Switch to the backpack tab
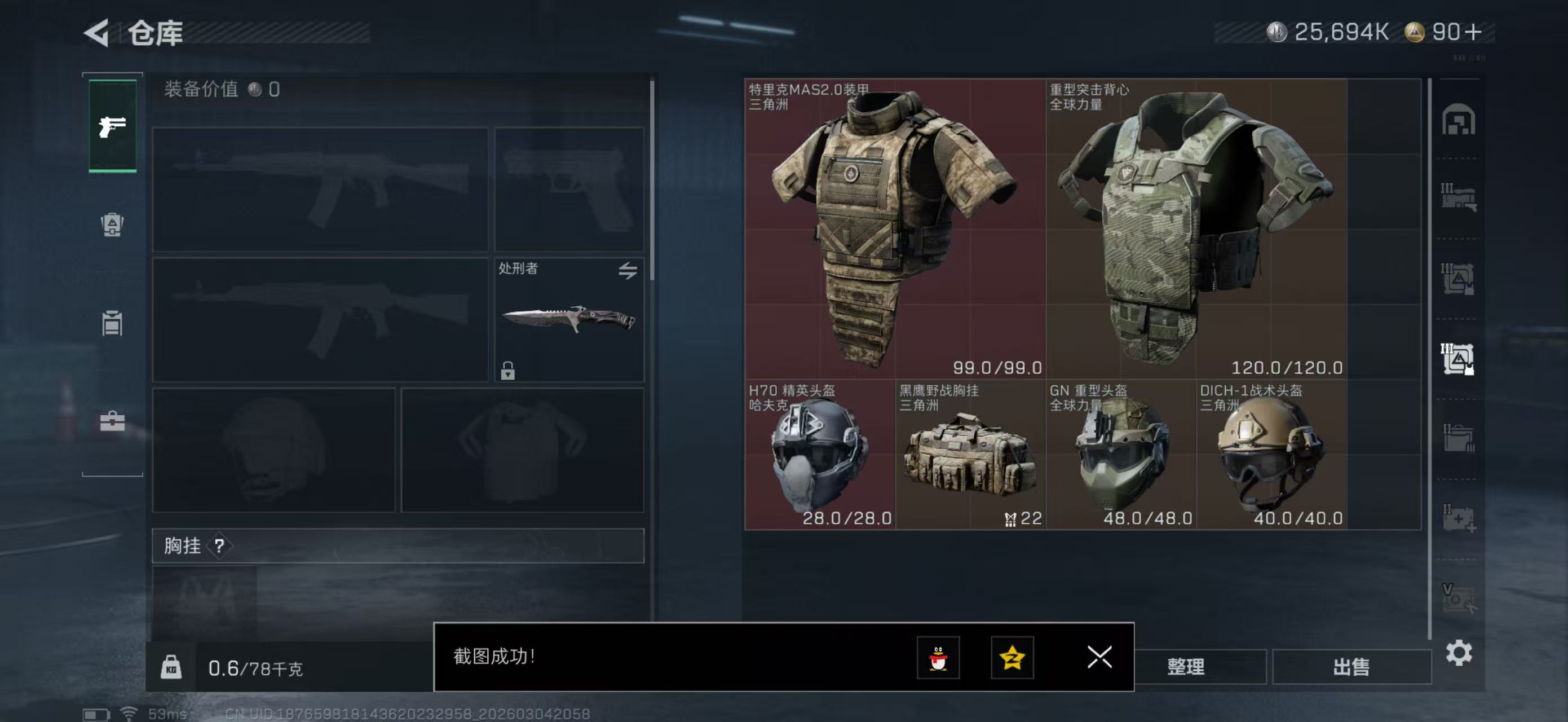This screenshot has height=722, width=1568. point(112,224)
